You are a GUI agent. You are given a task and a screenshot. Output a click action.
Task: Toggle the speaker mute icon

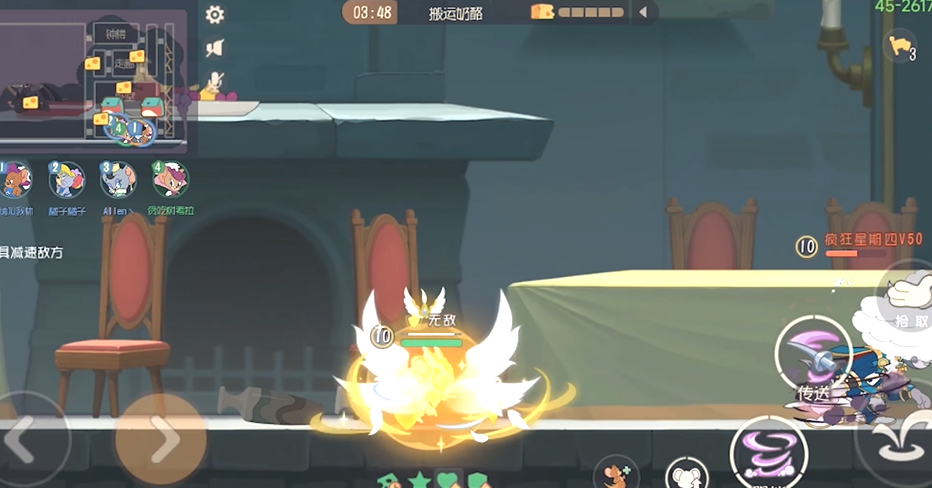point(214,48)
